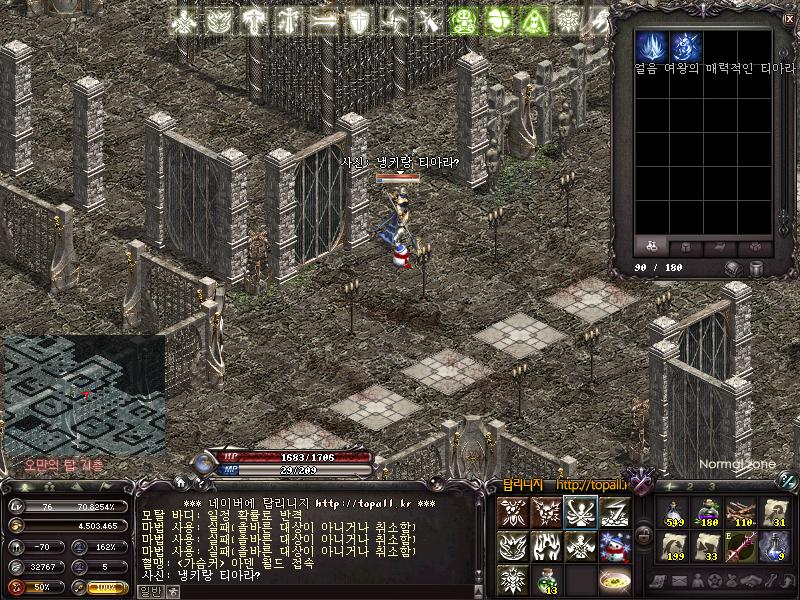Close the inventory window
Image resolution: width=800 pixels, height=600 pixels.
click(789, 19)
